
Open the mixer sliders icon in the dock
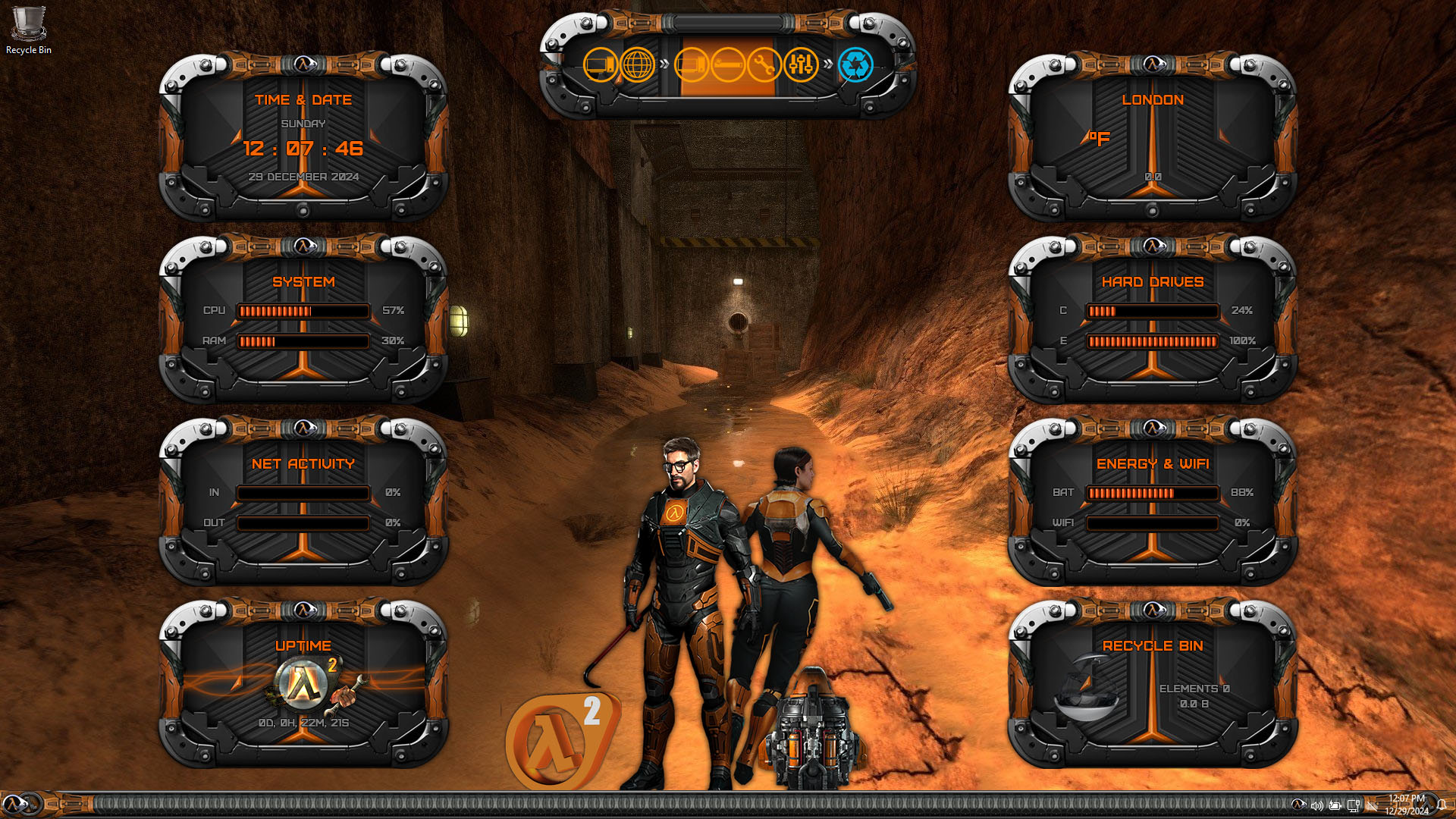pos(800,65)
